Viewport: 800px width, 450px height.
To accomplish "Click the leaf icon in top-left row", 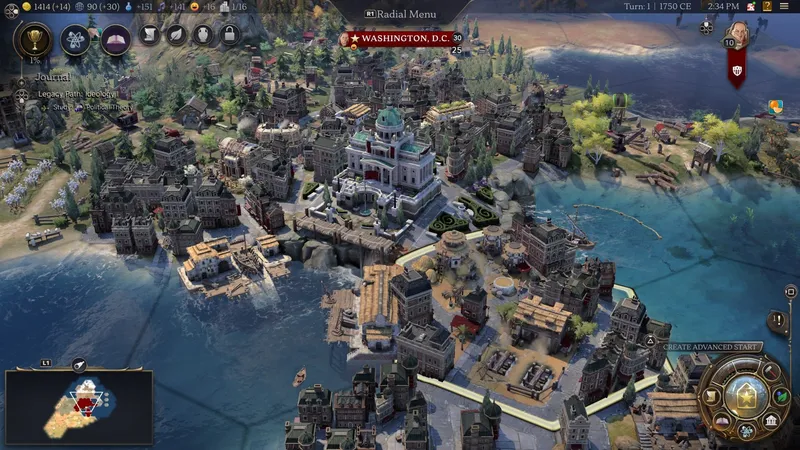I will (176, 36).
